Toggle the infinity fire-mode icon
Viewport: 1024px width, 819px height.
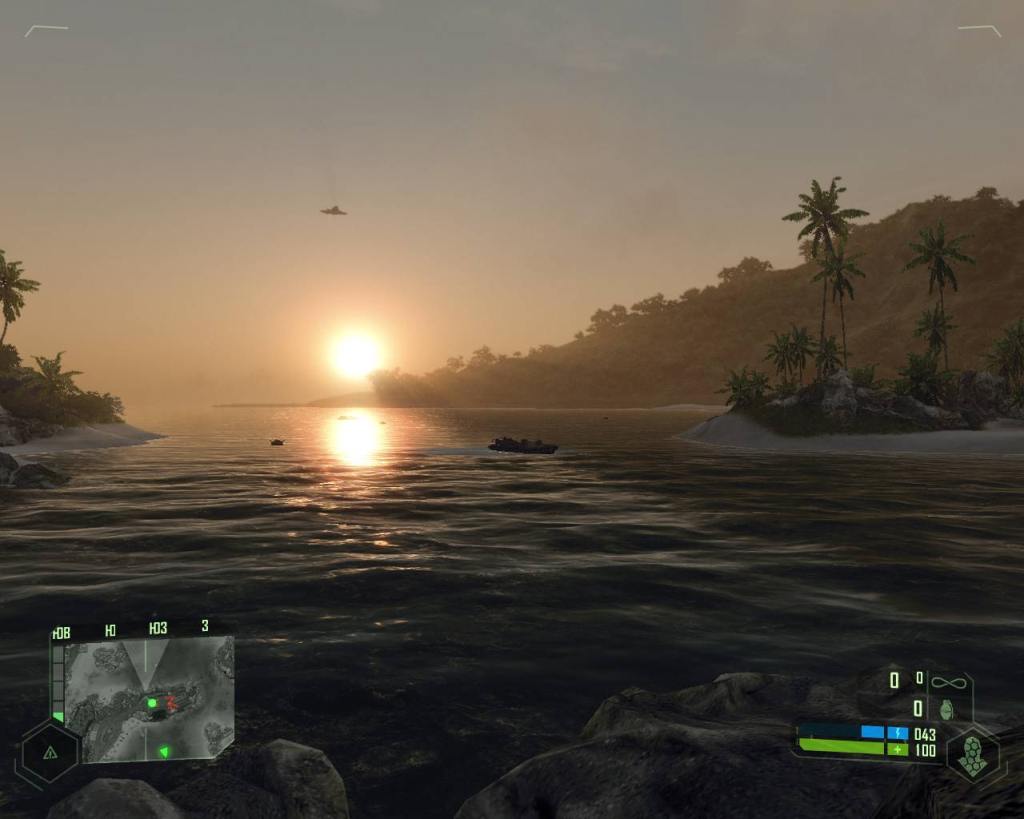click(946, 683)
